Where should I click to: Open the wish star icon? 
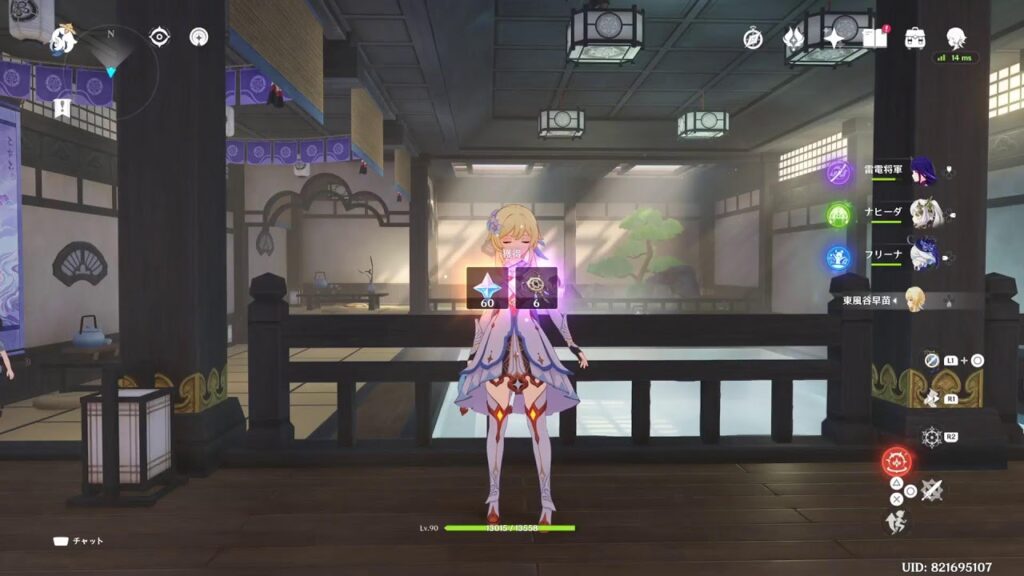[833, 39]
